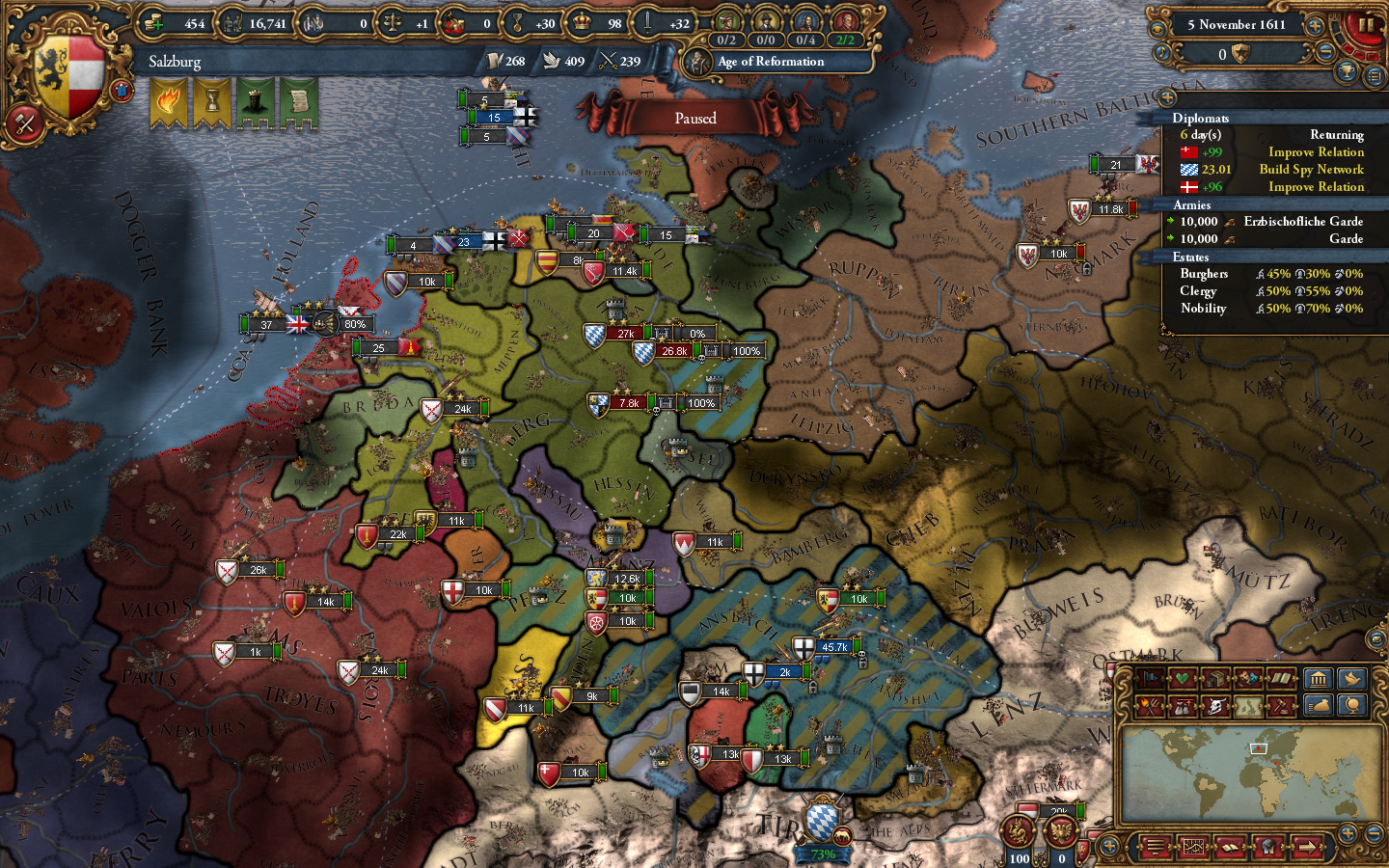Image resolution: width=1389 pixels, height=868 pixels.
Task: Open the achievements trophy panel
Action: pos(1346,70)
